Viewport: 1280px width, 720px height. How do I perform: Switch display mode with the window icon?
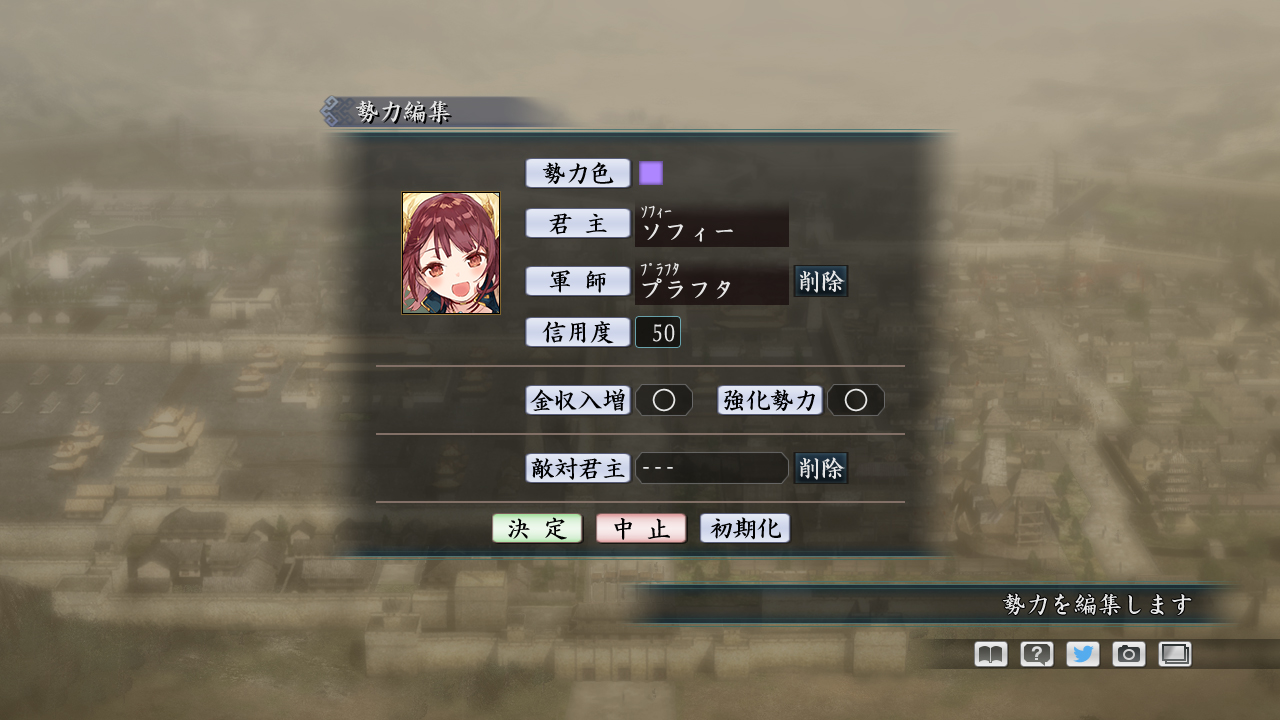(1175, 654)
